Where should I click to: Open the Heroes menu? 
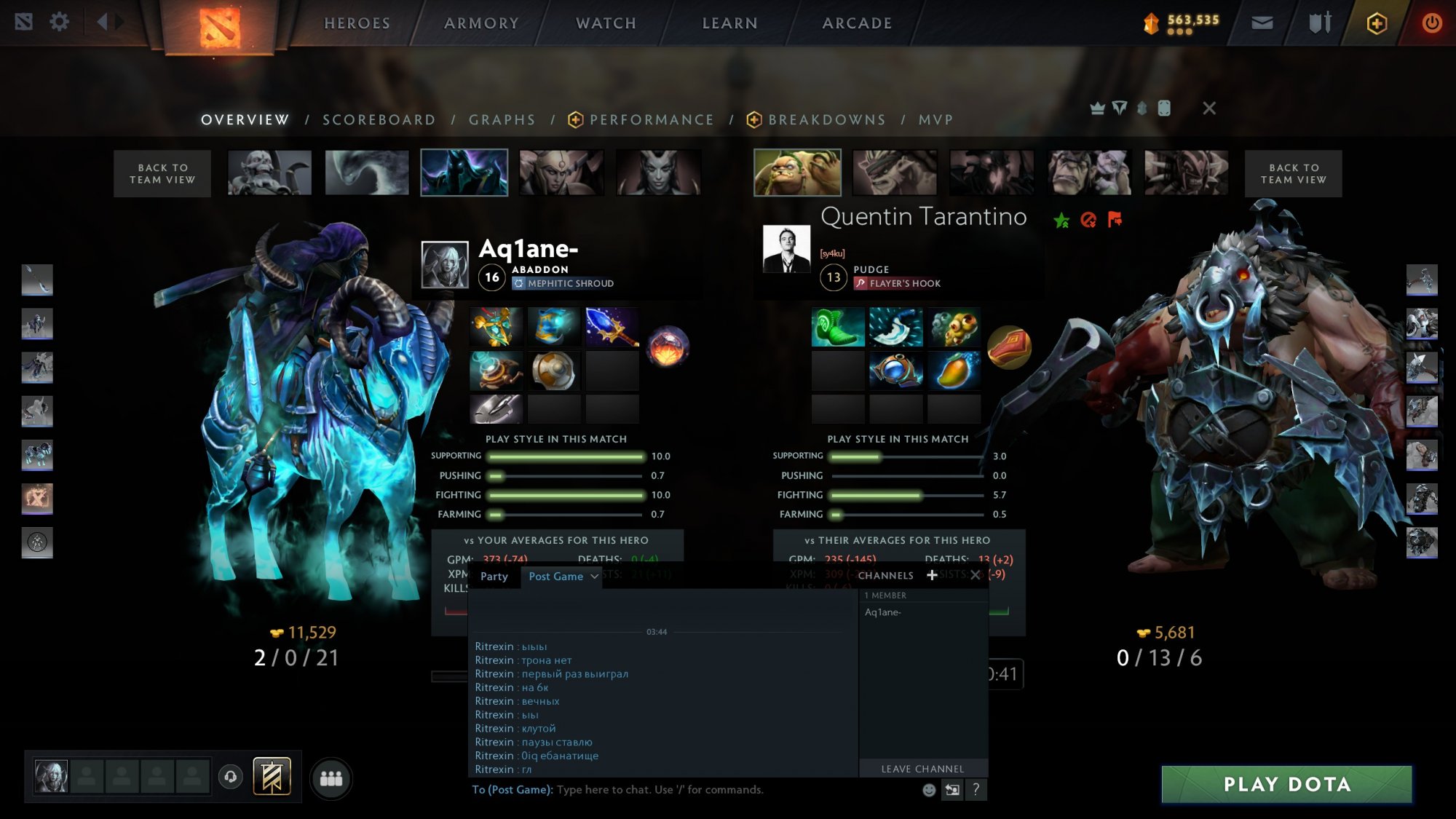(357, 23)
